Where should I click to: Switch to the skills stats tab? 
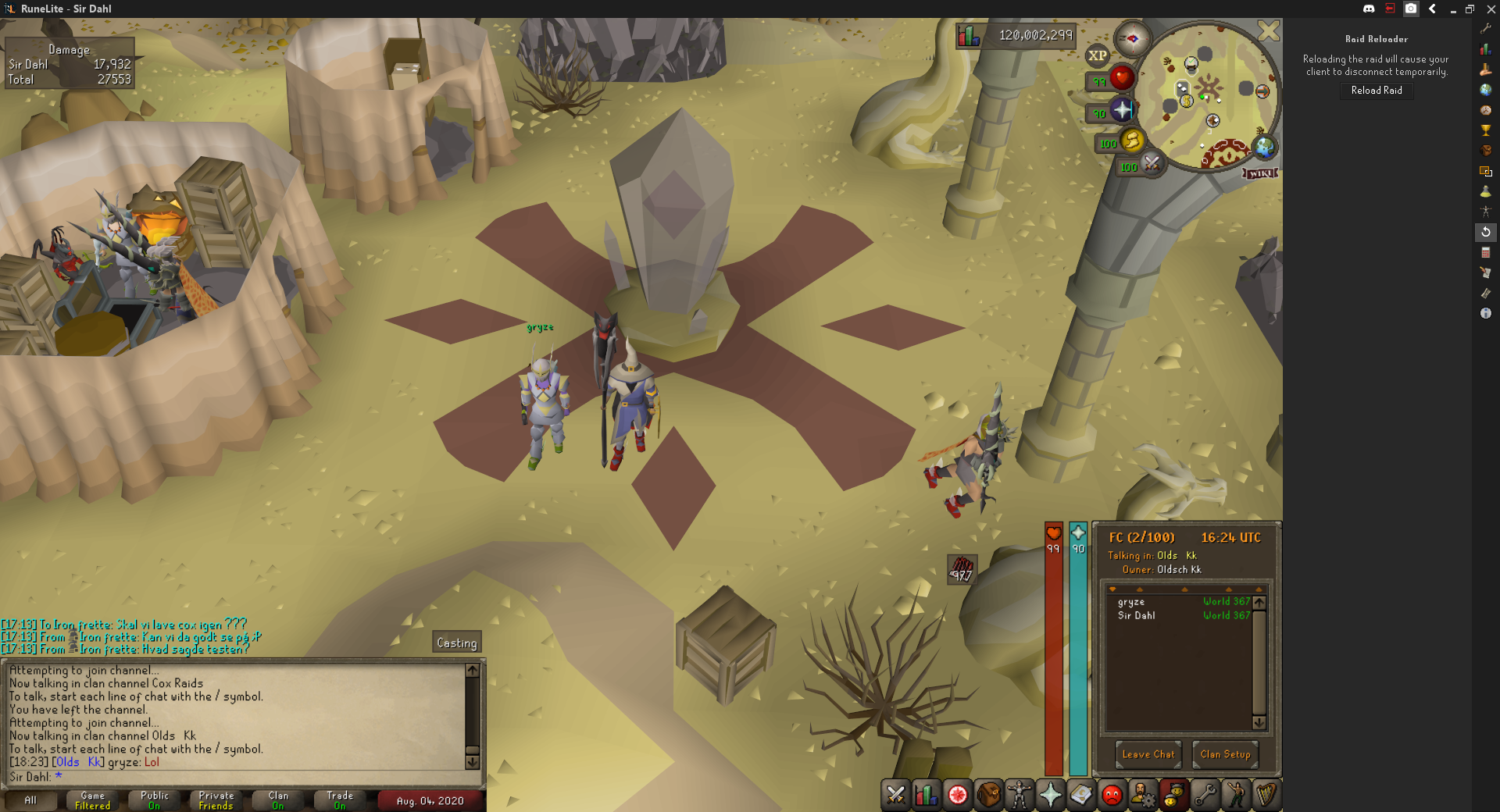pos(927,796)
